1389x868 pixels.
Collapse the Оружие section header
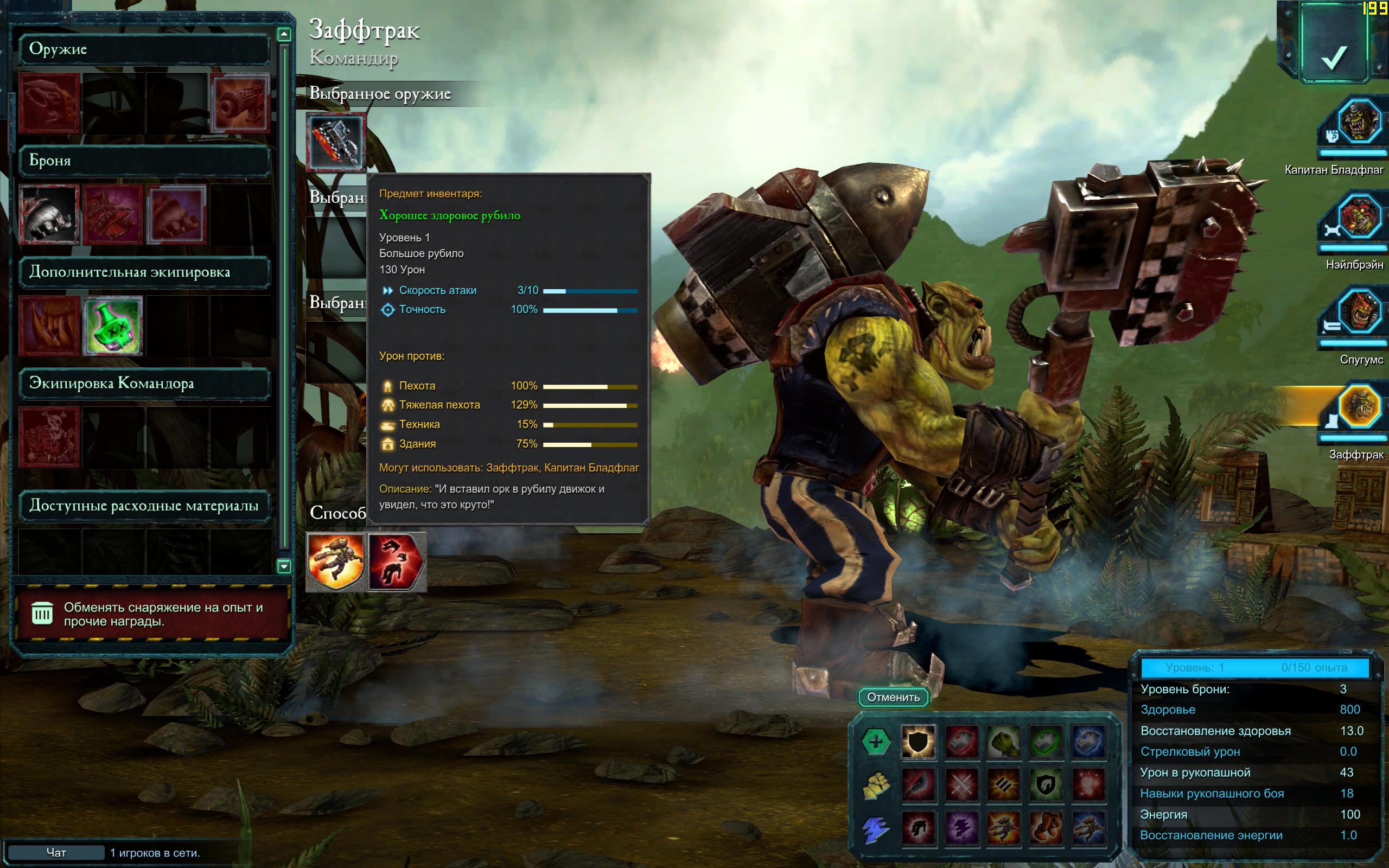[x=144, y=49]
